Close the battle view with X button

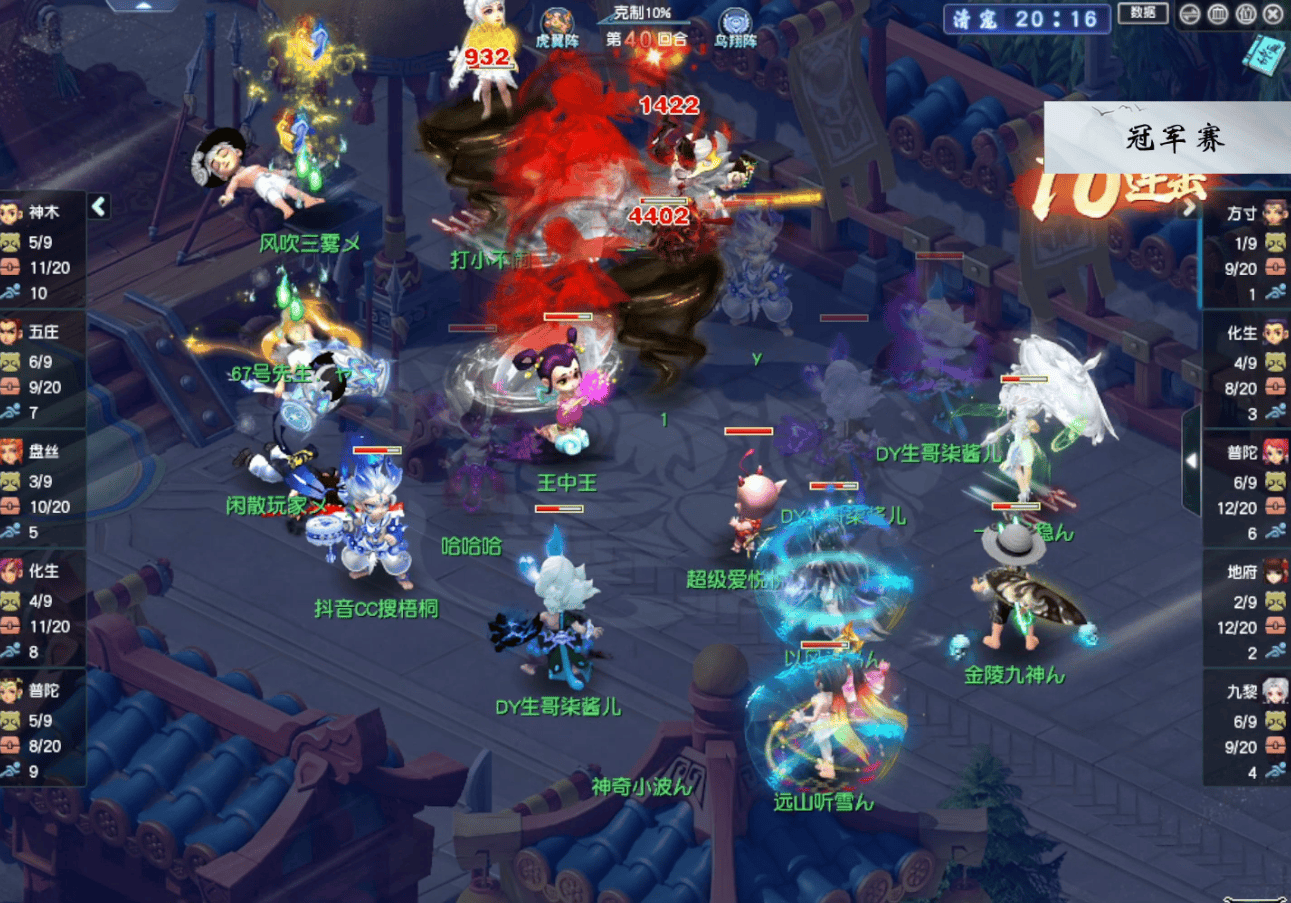click(x=1273, y=15)
